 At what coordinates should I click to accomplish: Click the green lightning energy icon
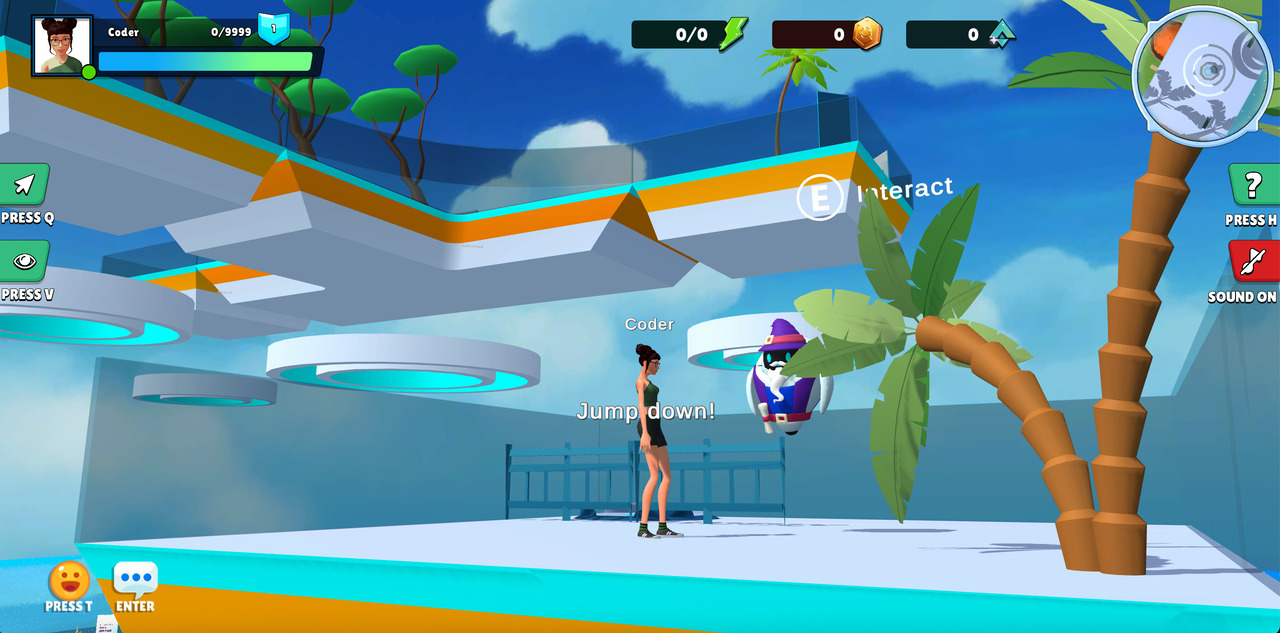733,34
